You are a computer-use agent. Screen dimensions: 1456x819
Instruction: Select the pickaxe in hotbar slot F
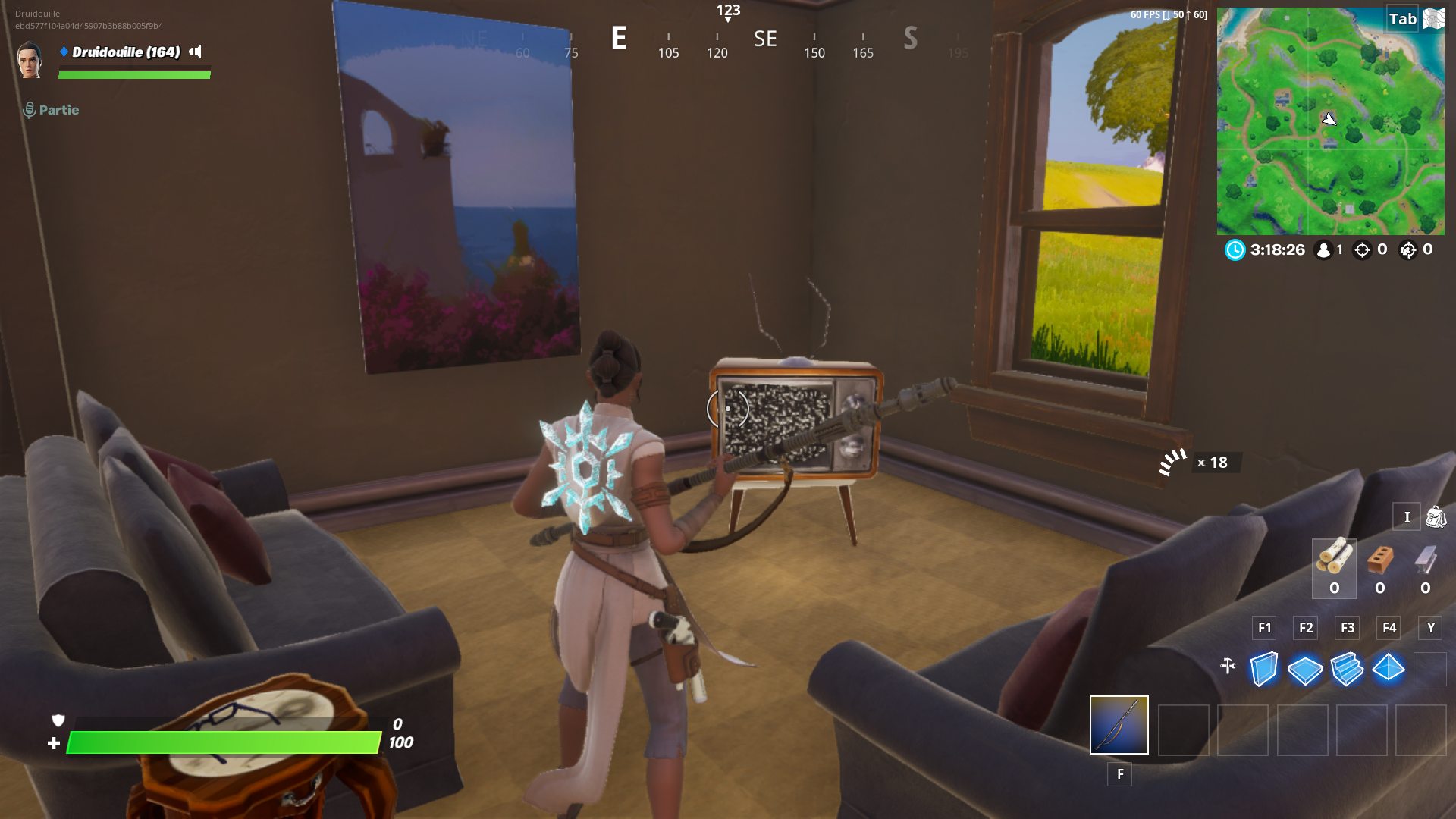pyautogui.click(x=1119, y=726)
